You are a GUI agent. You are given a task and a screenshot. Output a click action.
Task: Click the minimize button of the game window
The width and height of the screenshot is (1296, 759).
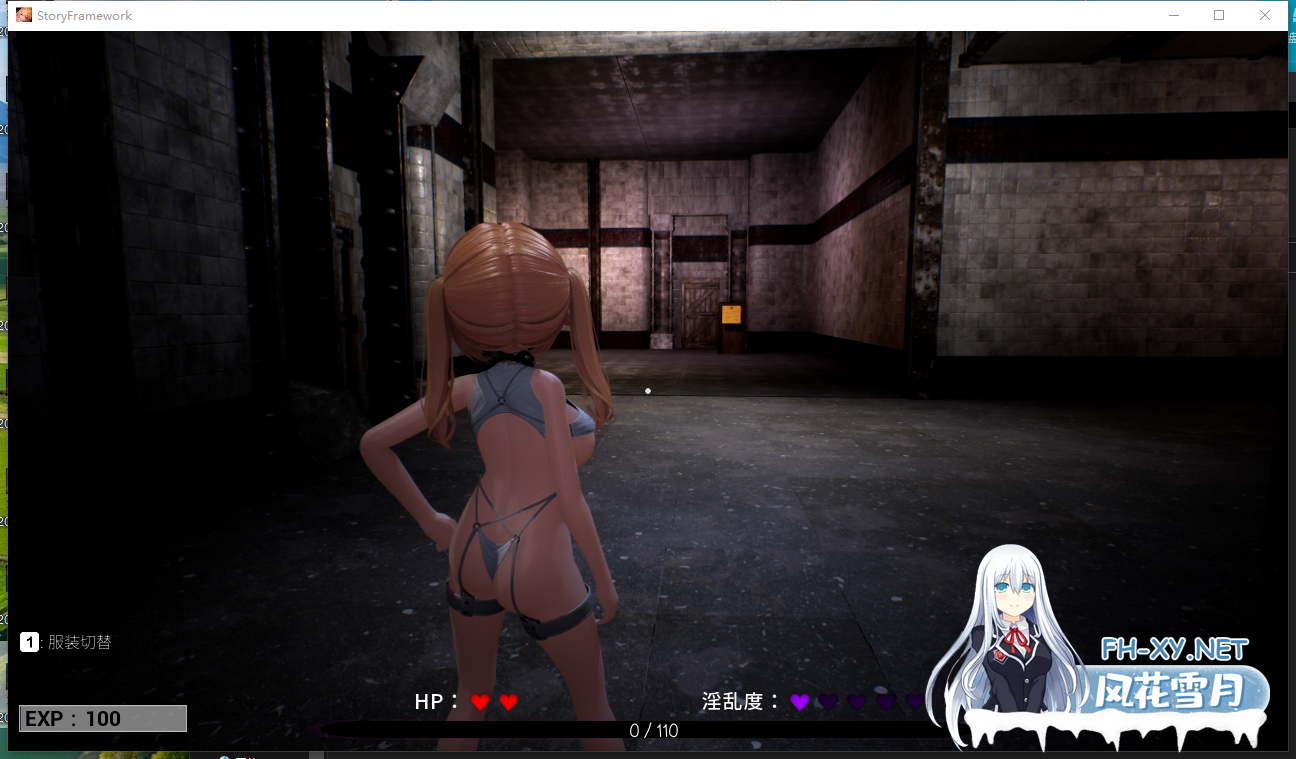[x=1172, y=15]
